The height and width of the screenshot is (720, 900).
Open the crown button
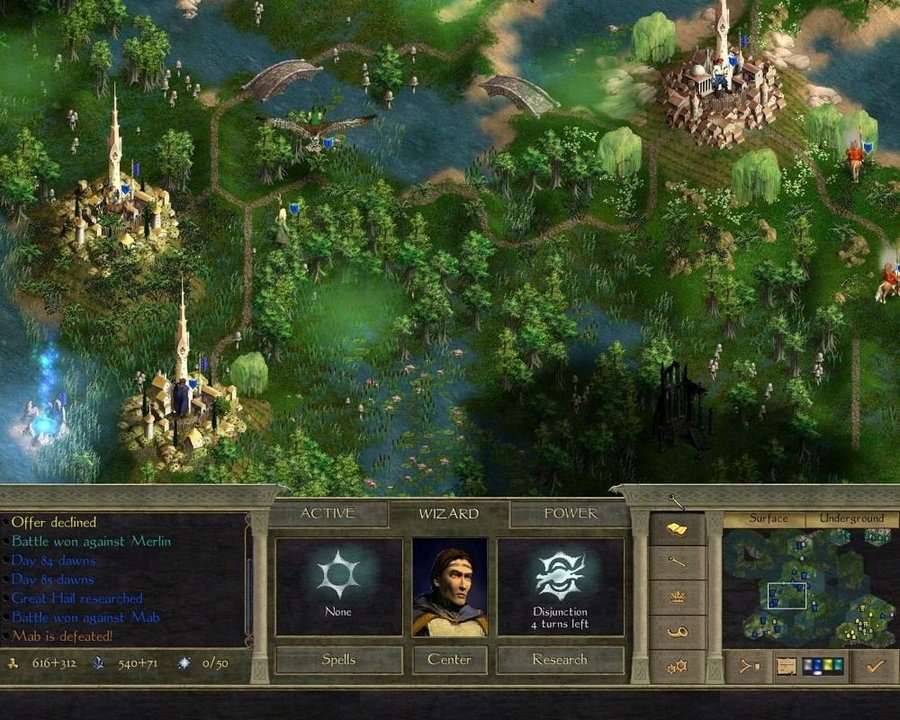pos(677,597)
